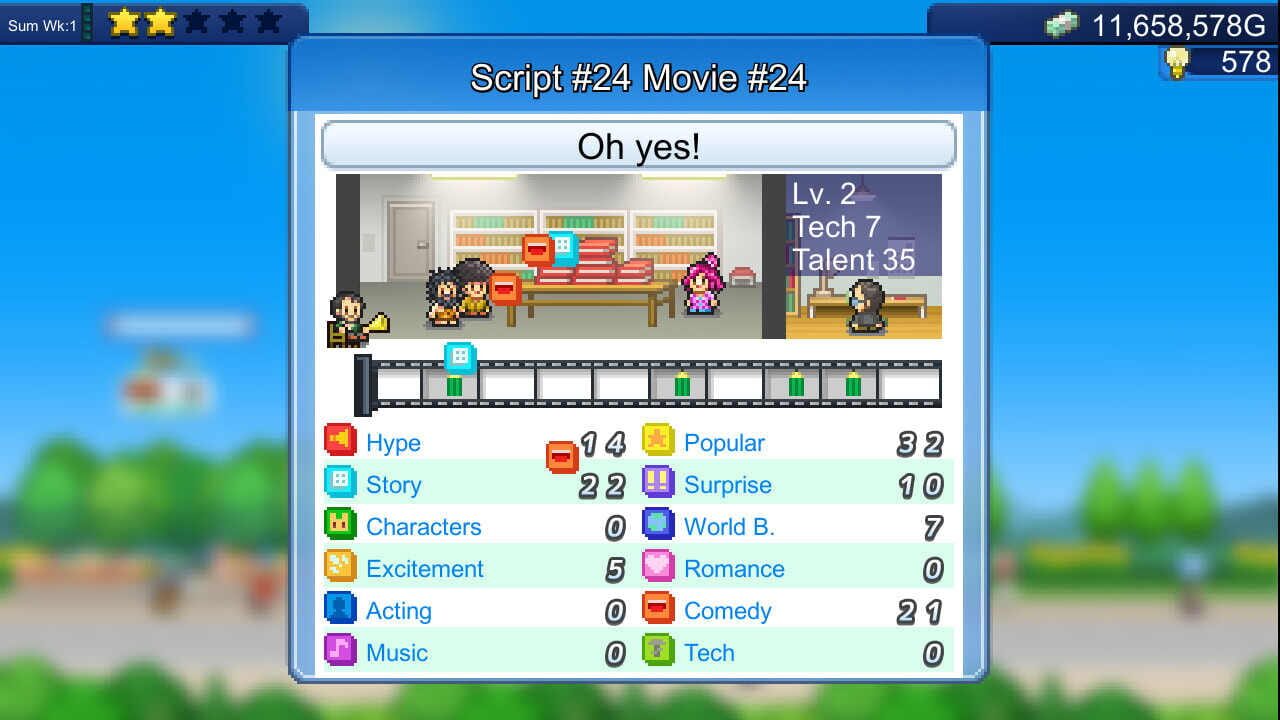Select the Surprise stat icon

tap(659, 484)
